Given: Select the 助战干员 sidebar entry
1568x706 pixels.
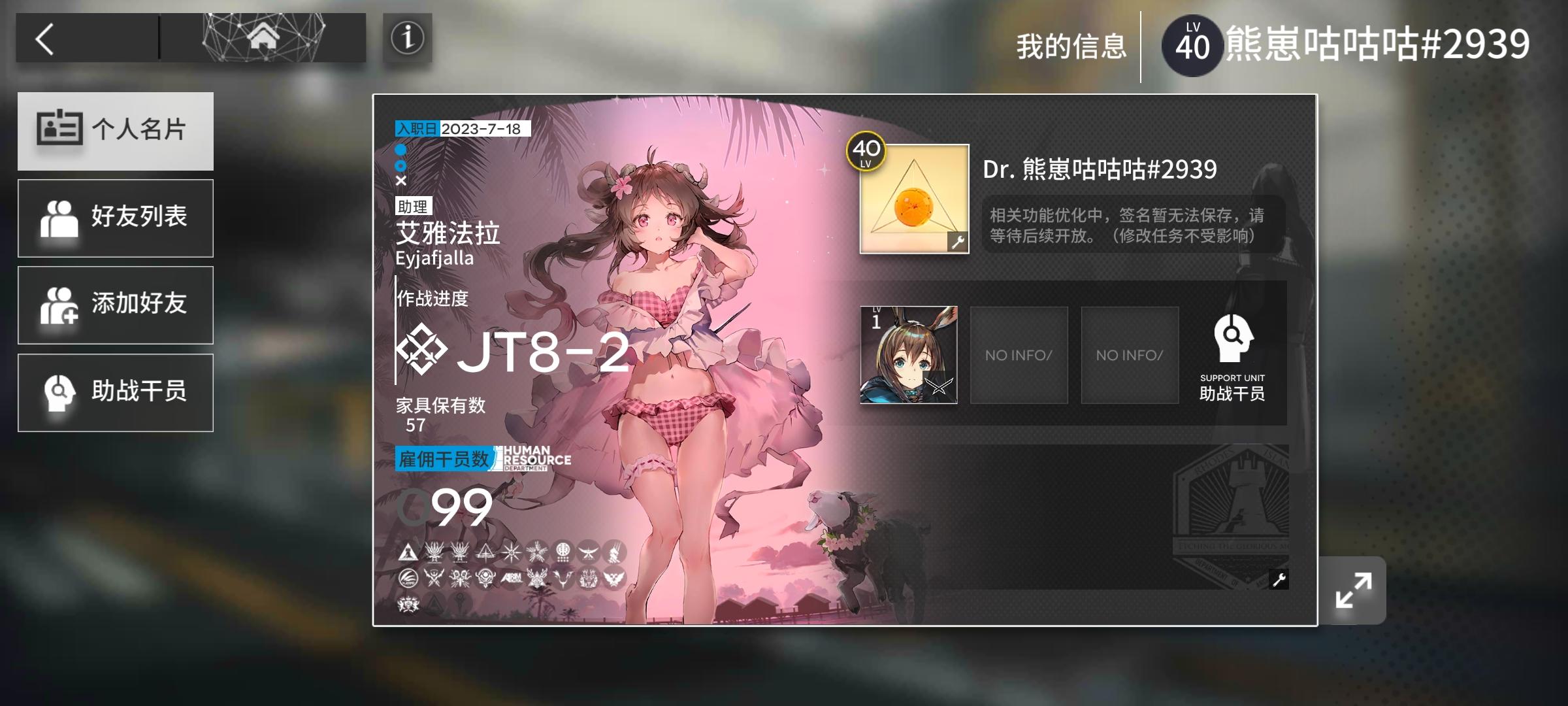Looking at the screenshot, I should tap(116, 392).
